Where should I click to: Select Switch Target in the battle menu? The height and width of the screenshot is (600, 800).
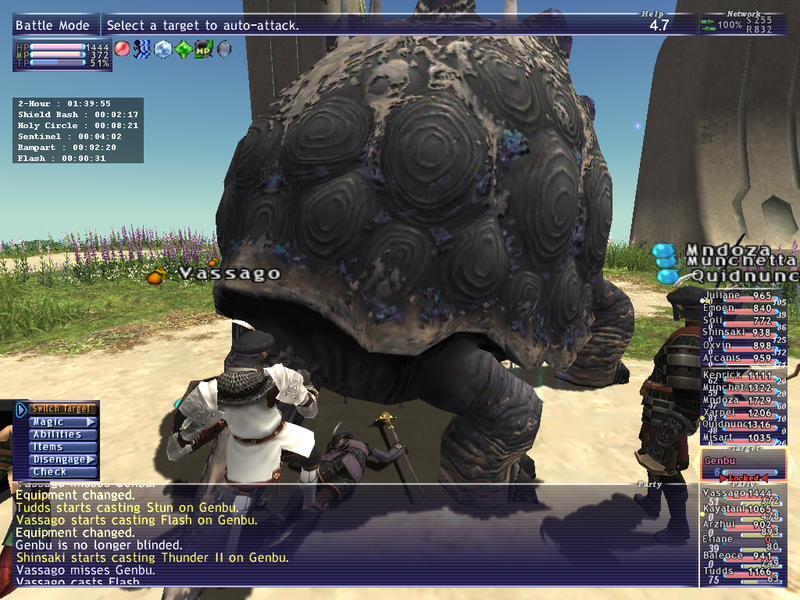[x=62, y=409]
